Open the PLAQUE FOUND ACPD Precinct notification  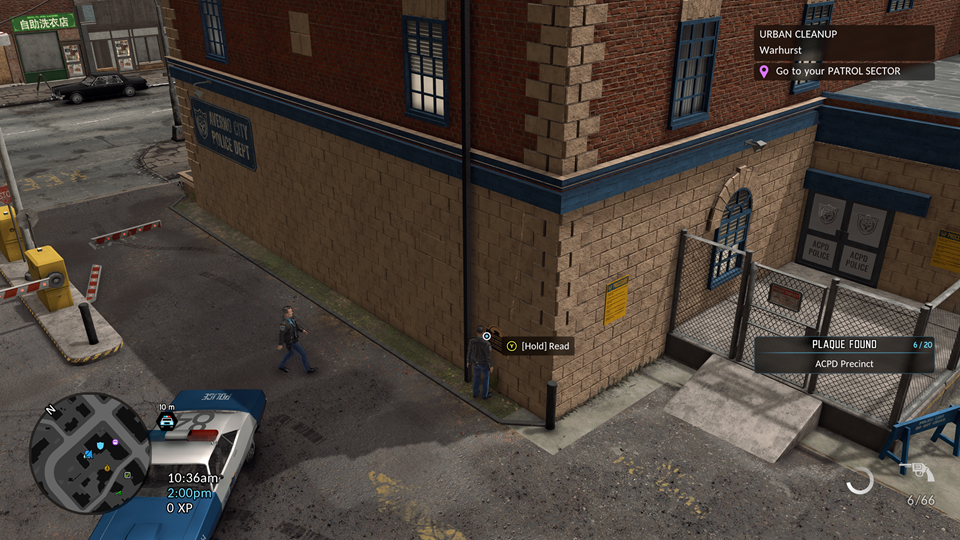coord(843,354)
